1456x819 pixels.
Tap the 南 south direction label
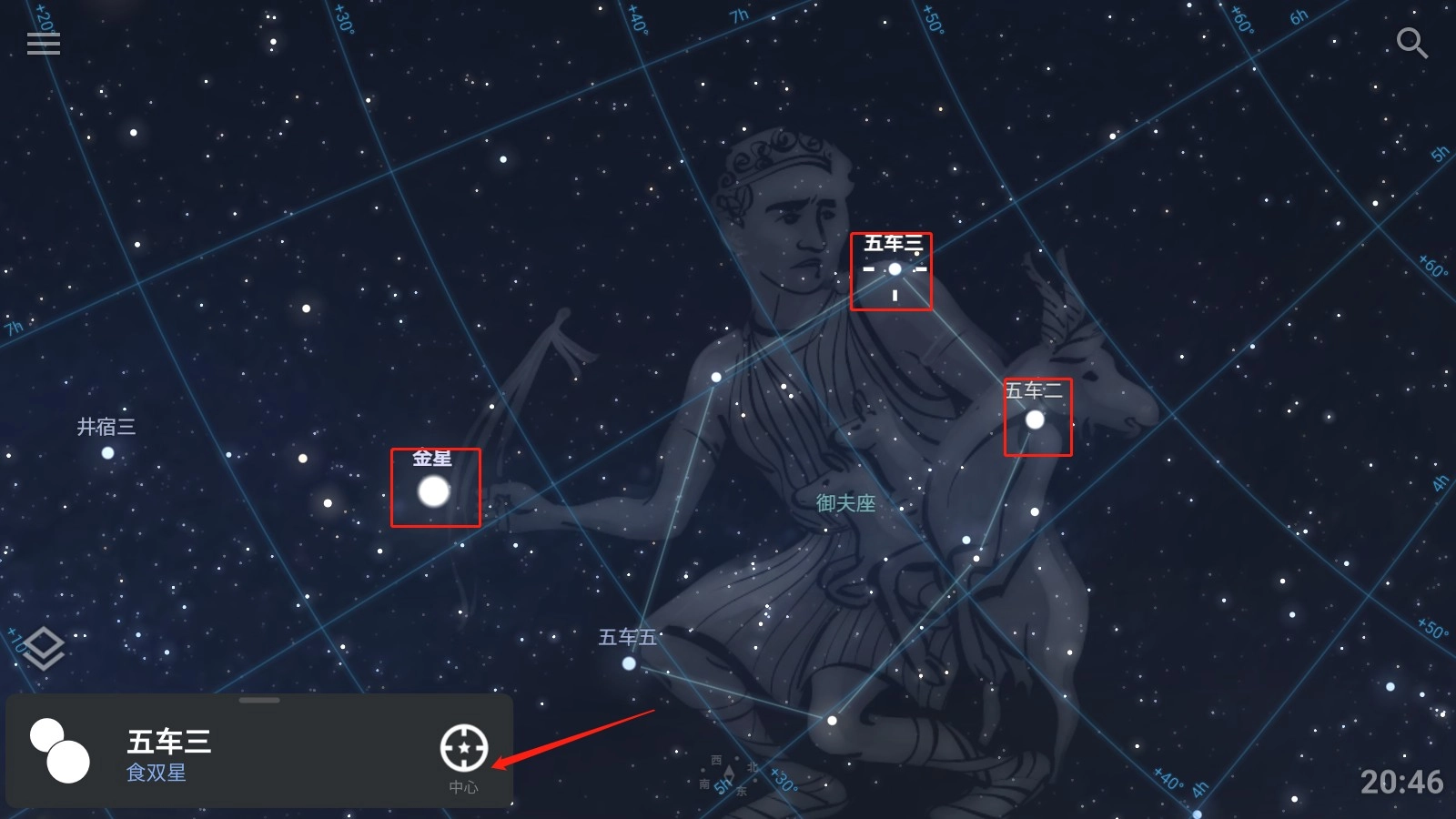706,783
